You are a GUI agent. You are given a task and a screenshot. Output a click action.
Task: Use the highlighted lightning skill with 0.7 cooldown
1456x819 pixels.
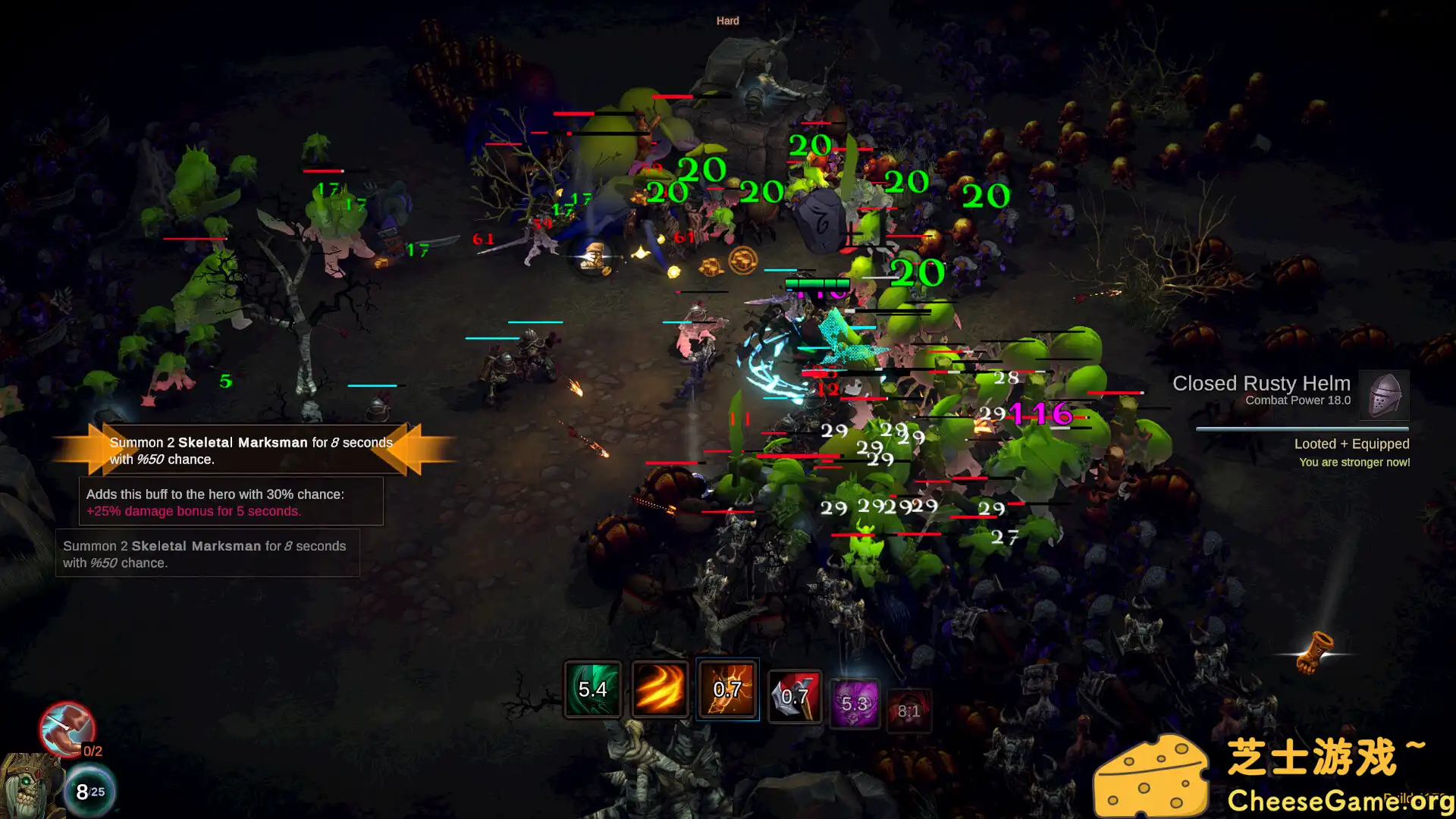click(726, 690)
